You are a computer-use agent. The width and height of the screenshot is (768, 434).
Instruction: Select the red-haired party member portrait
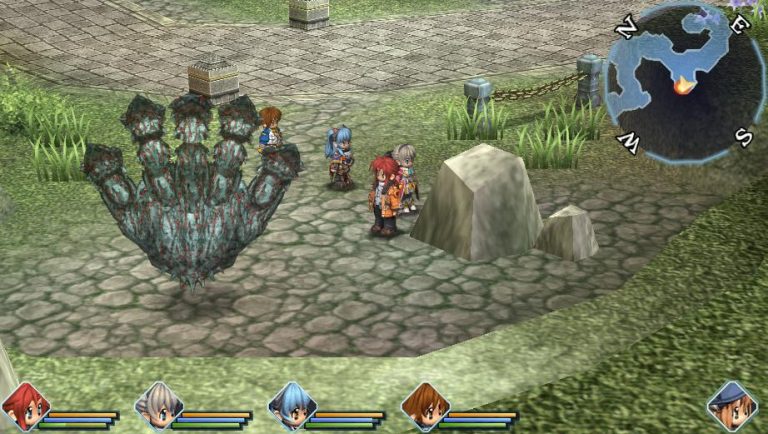click(x=24, y=406)
